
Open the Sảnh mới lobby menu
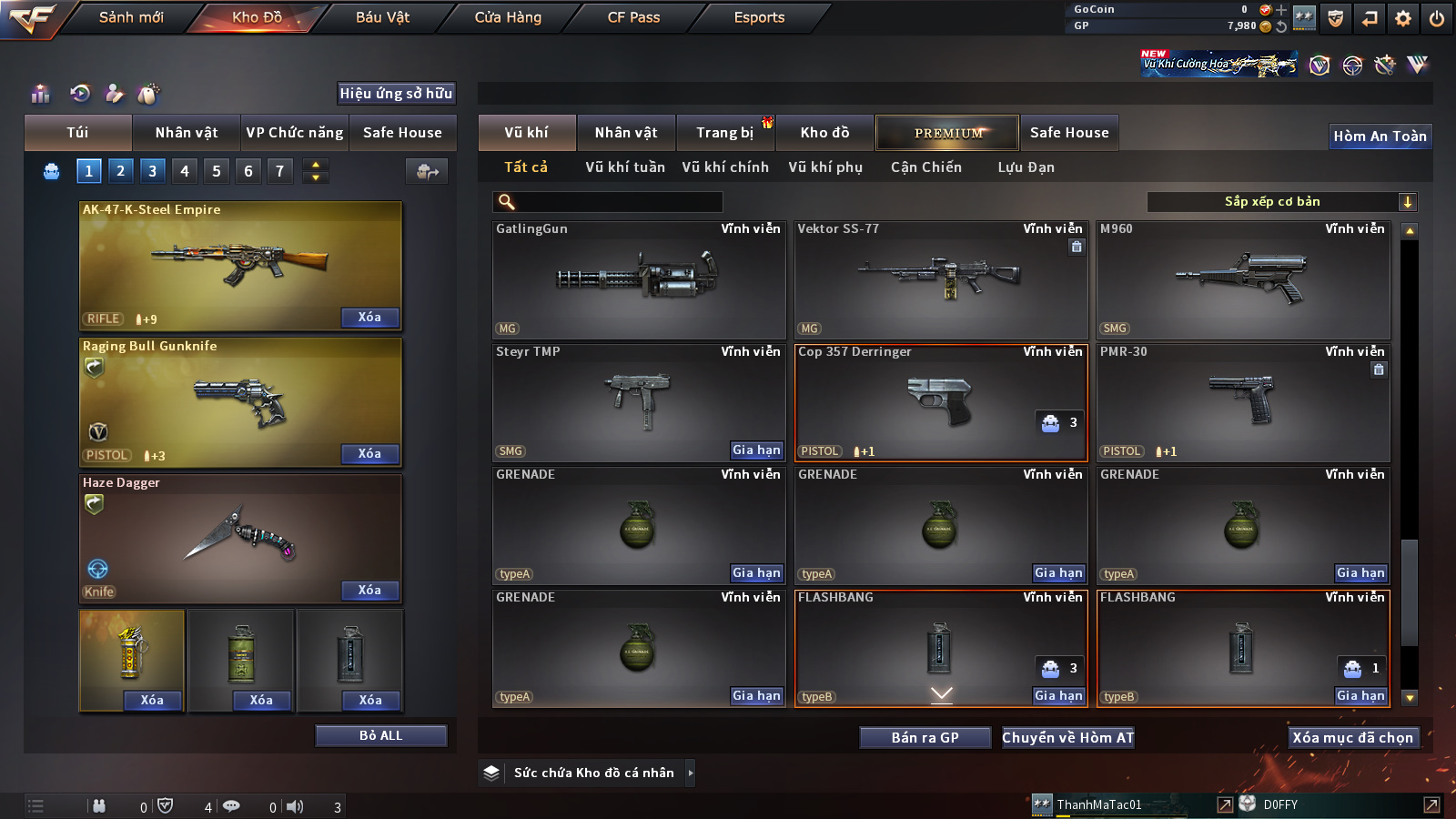tap(131, 17)
